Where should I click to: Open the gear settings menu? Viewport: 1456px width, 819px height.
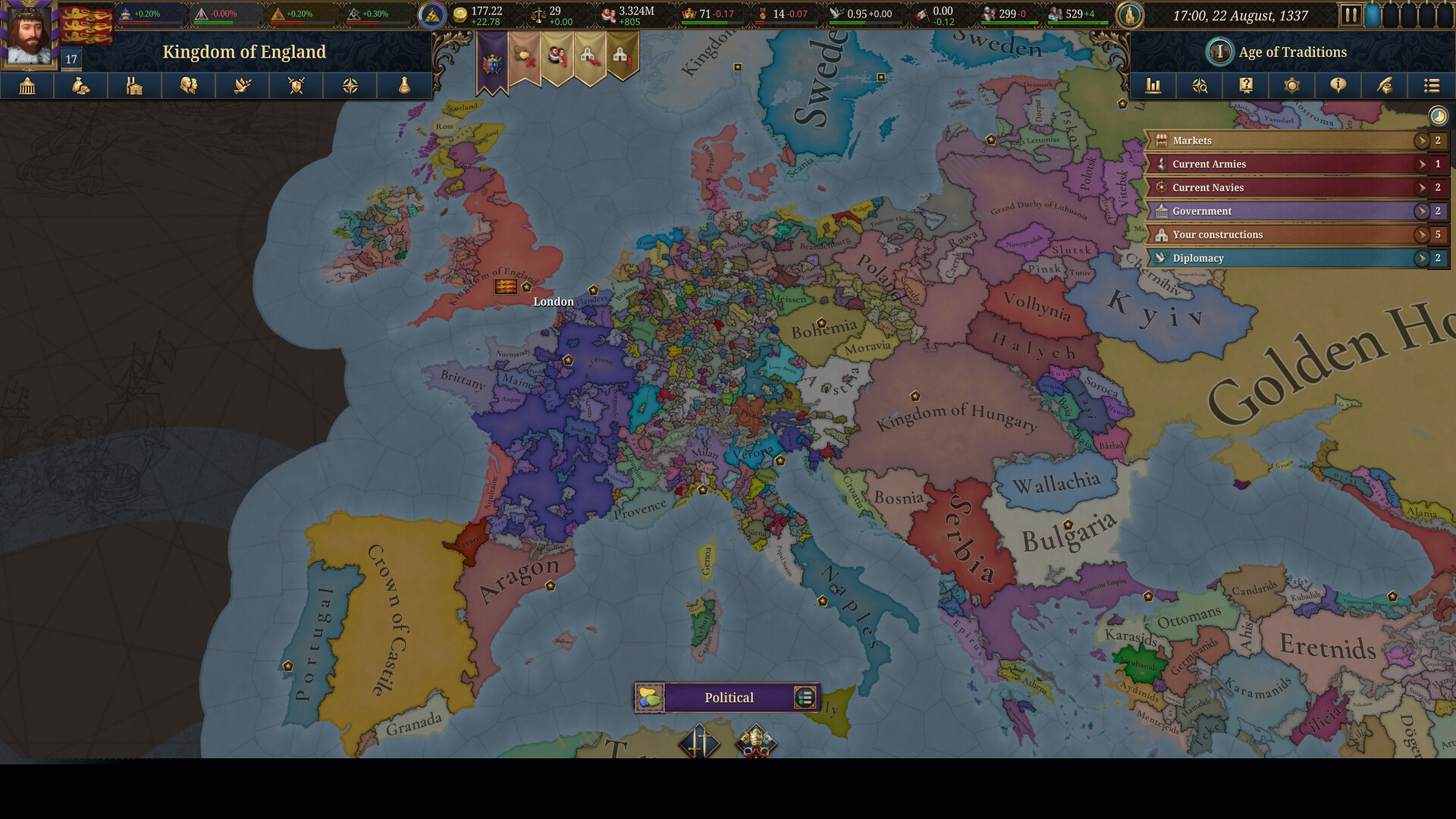1292,86
